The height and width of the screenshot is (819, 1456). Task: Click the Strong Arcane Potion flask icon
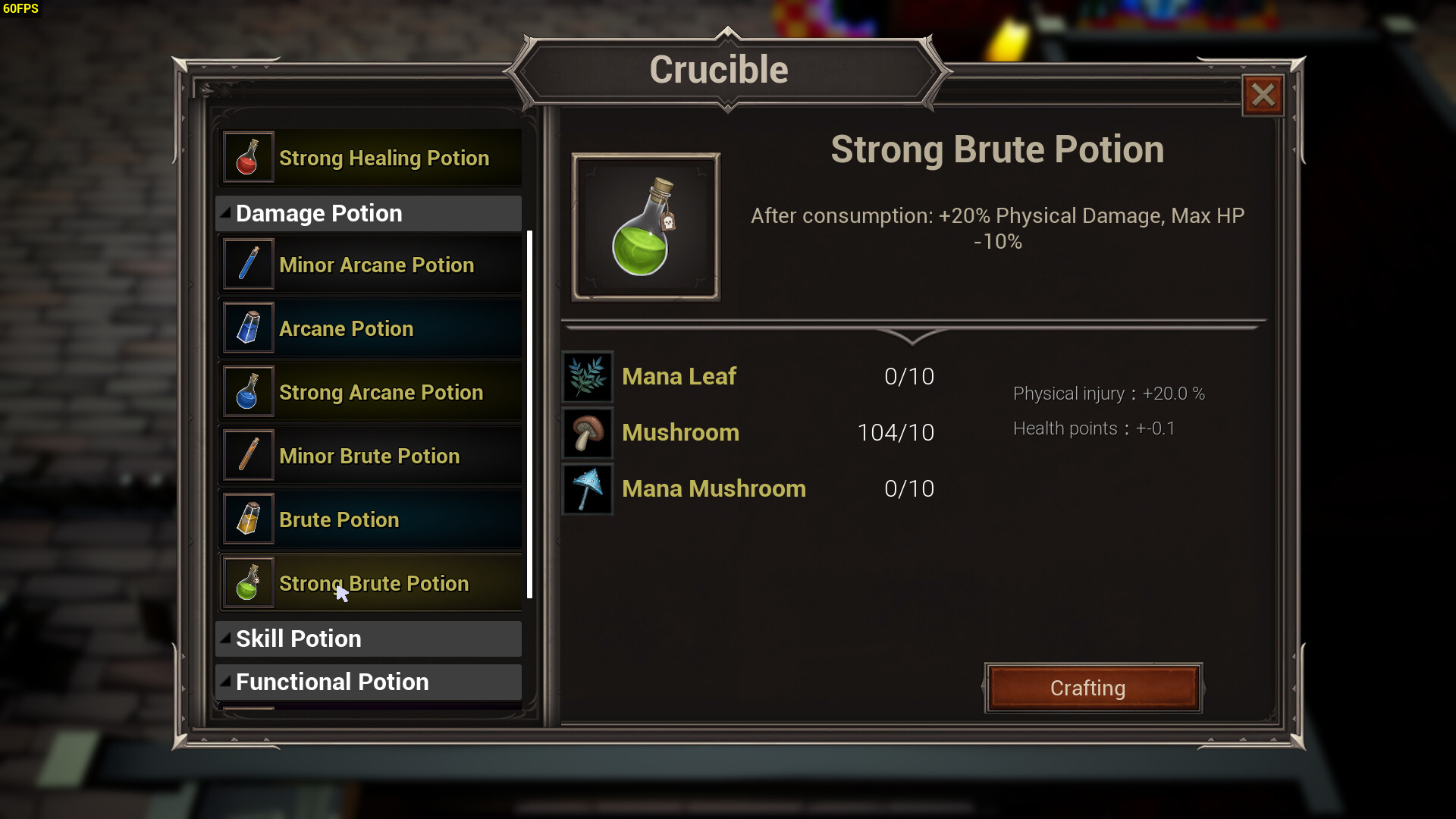[x=248, y=391]
